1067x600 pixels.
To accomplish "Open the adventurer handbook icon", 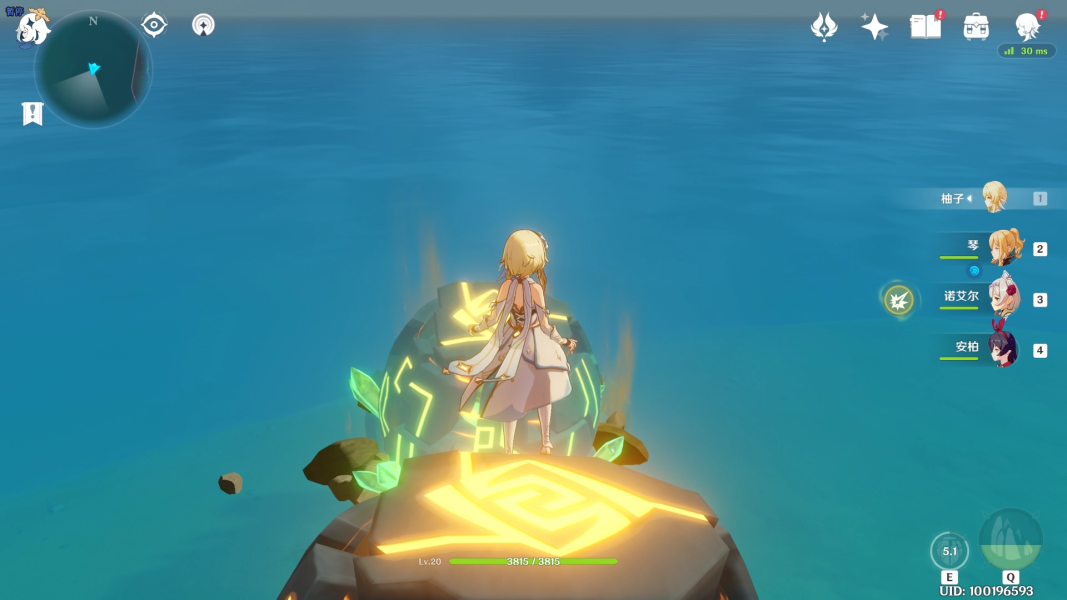I will [x=926, y=27].
